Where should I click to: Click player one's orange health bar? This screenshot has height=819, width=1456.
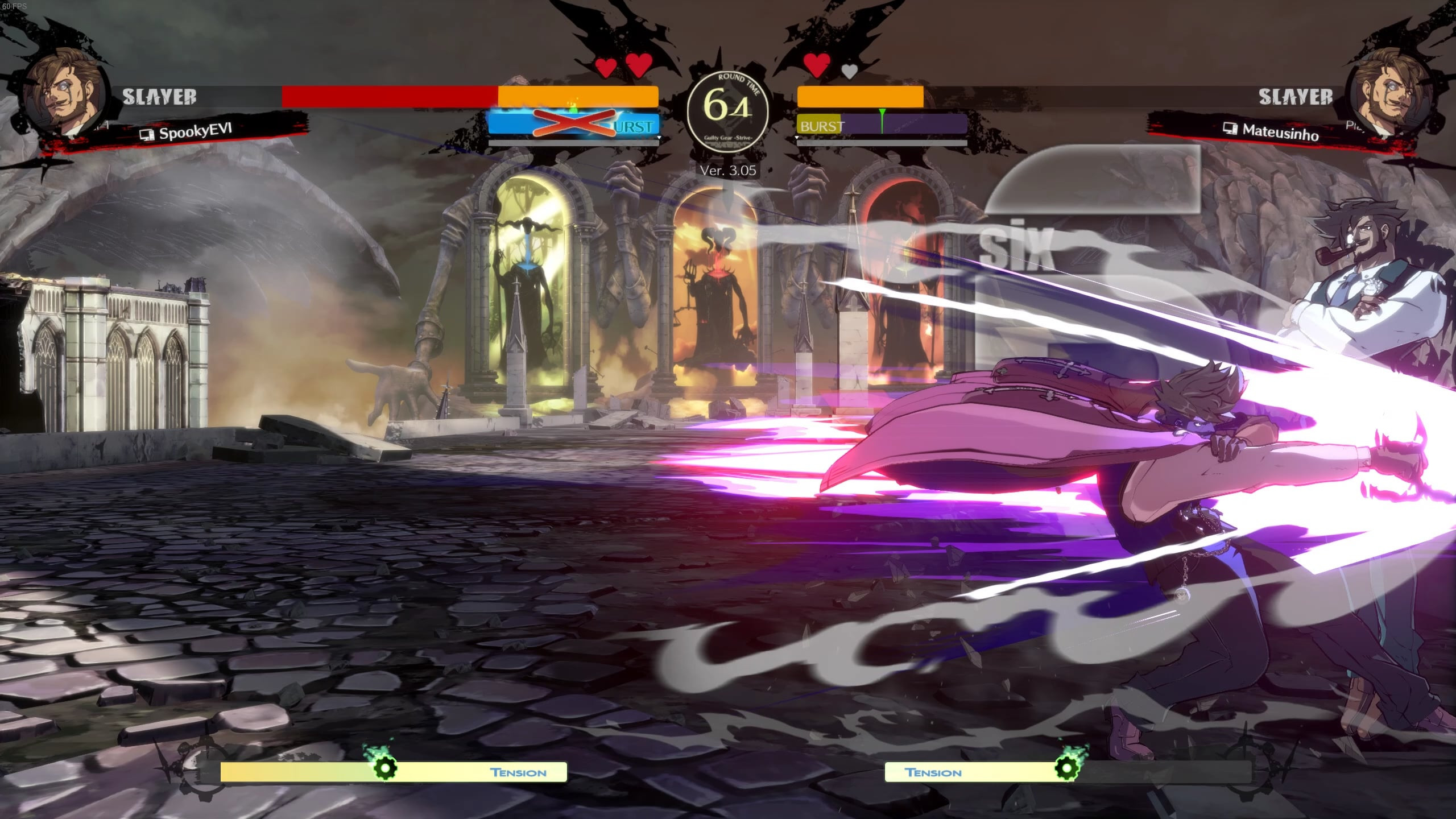tap(574, 97)
